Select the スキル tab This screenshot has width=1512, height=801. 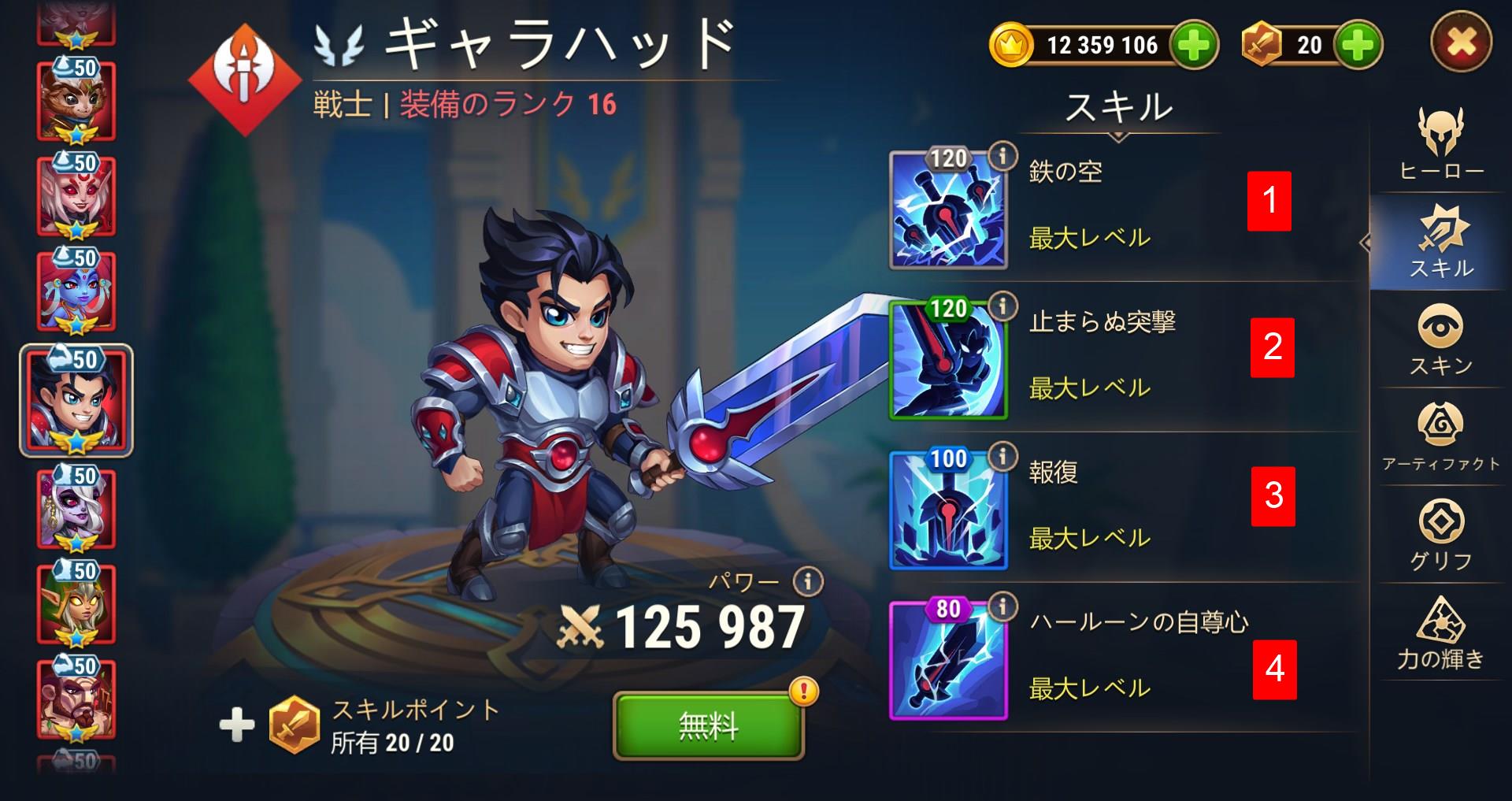pos(1441,241)
